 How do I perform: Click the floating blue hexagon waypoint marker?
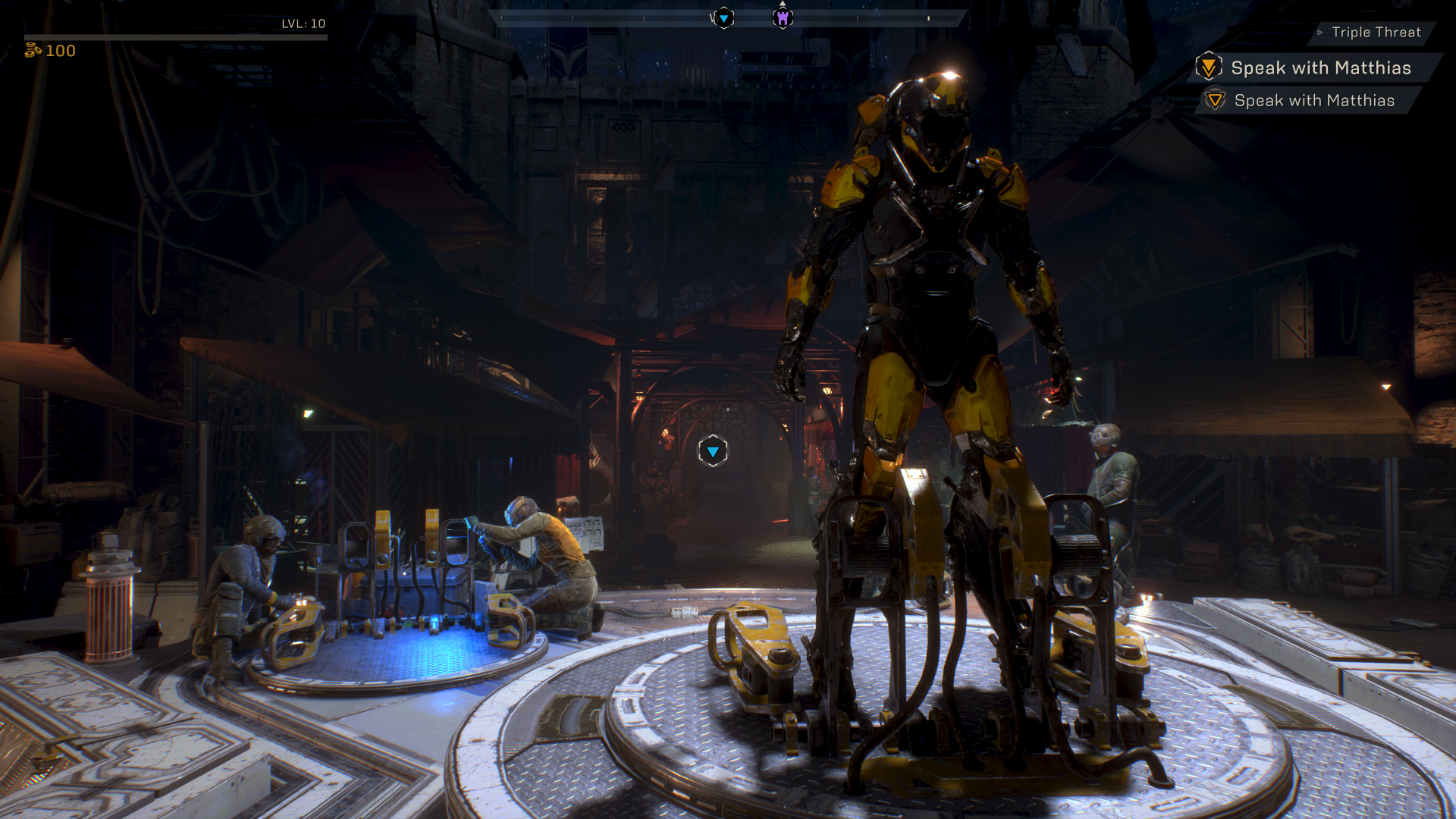(x=713, y=452)
